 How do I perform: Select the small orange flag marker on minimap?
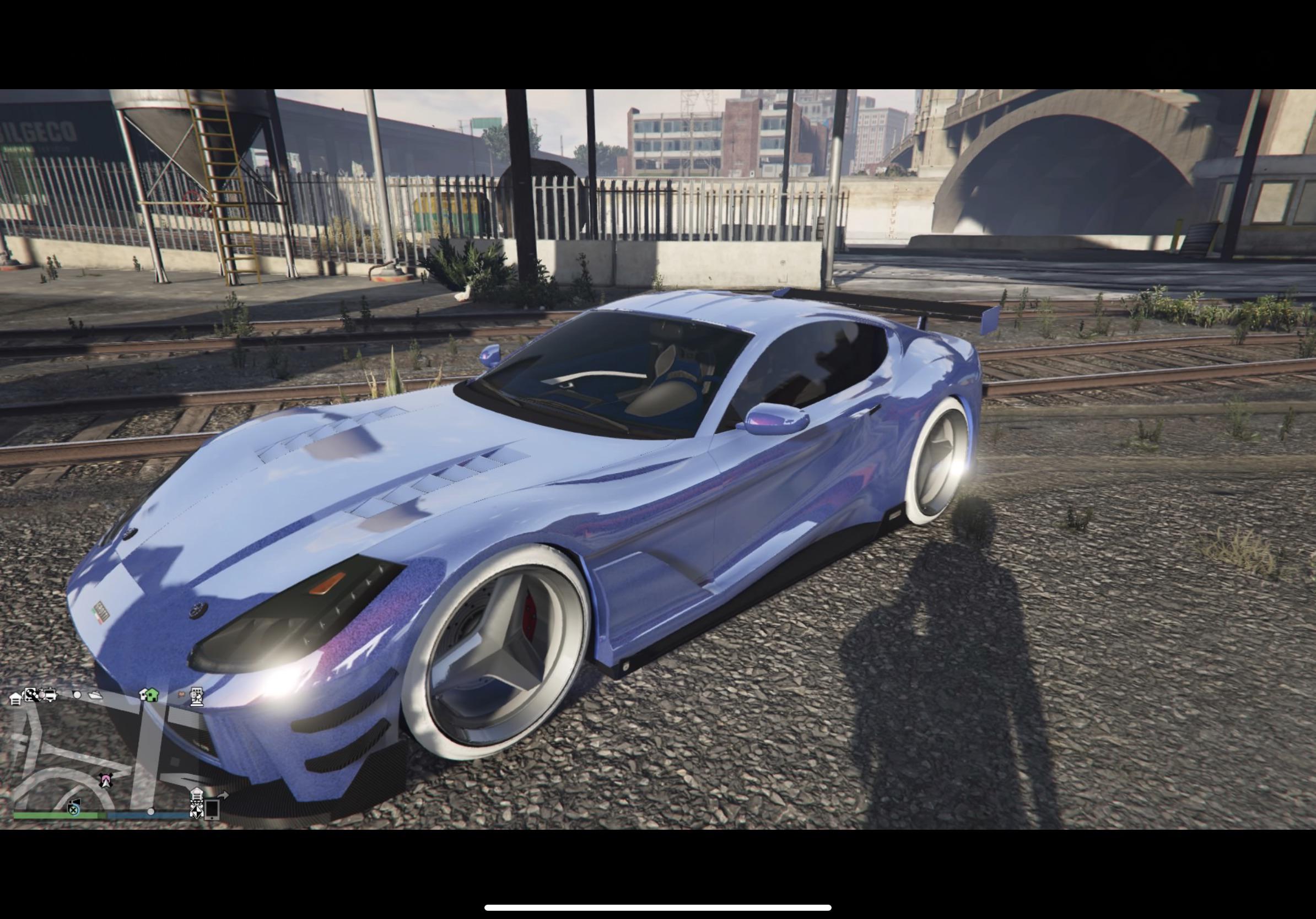(x=182, y=694)
